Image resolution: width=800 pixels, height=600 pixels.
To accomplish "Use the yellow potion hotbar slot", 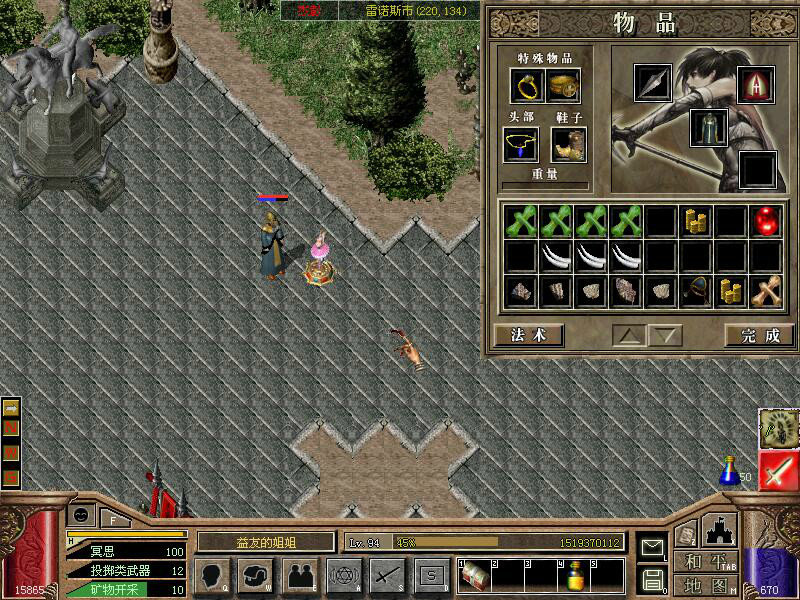I will (575, 577).
